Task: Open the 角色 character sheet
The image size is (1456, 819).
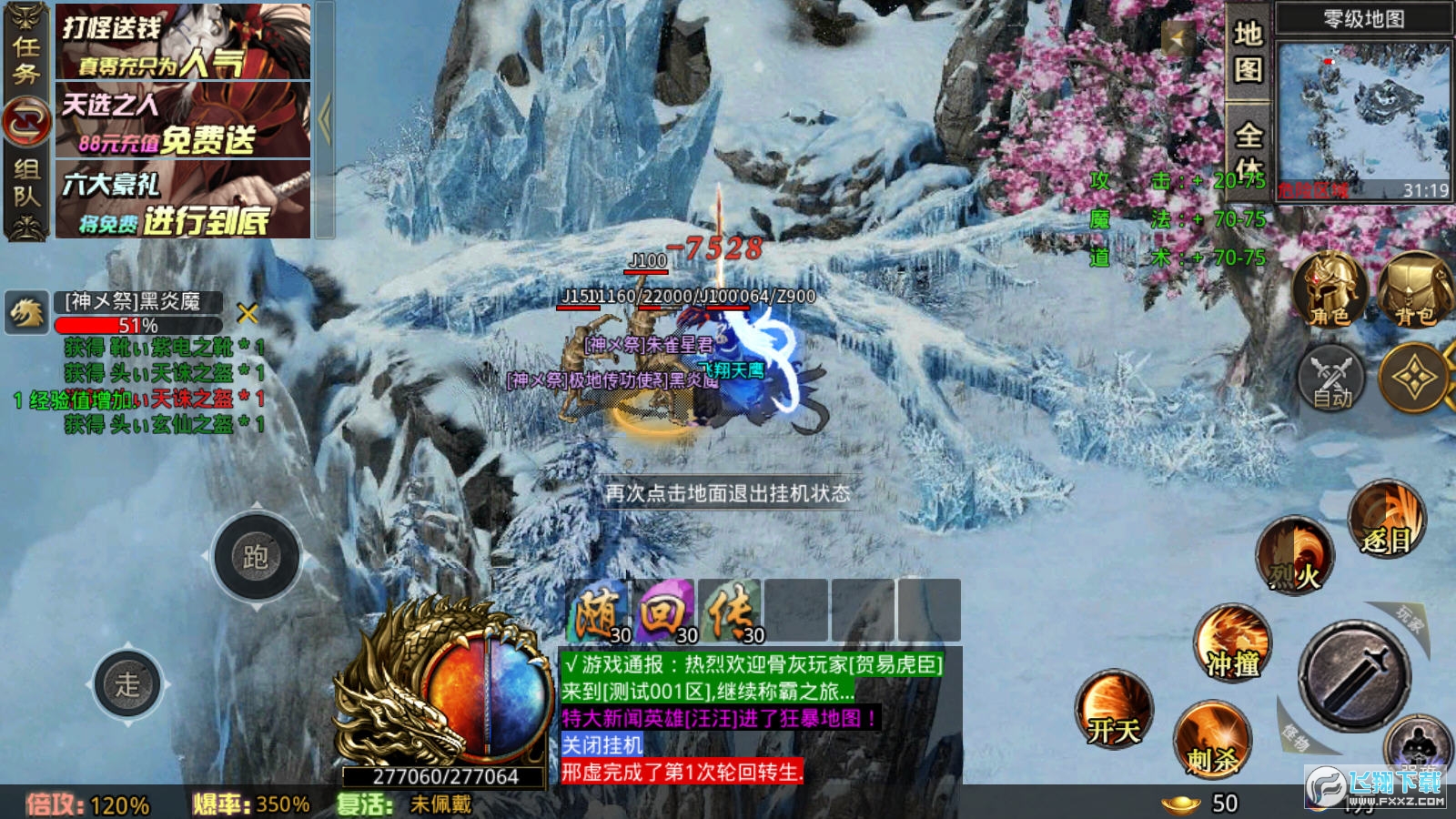Action: pyautogui.click(x=1330, y=291)
